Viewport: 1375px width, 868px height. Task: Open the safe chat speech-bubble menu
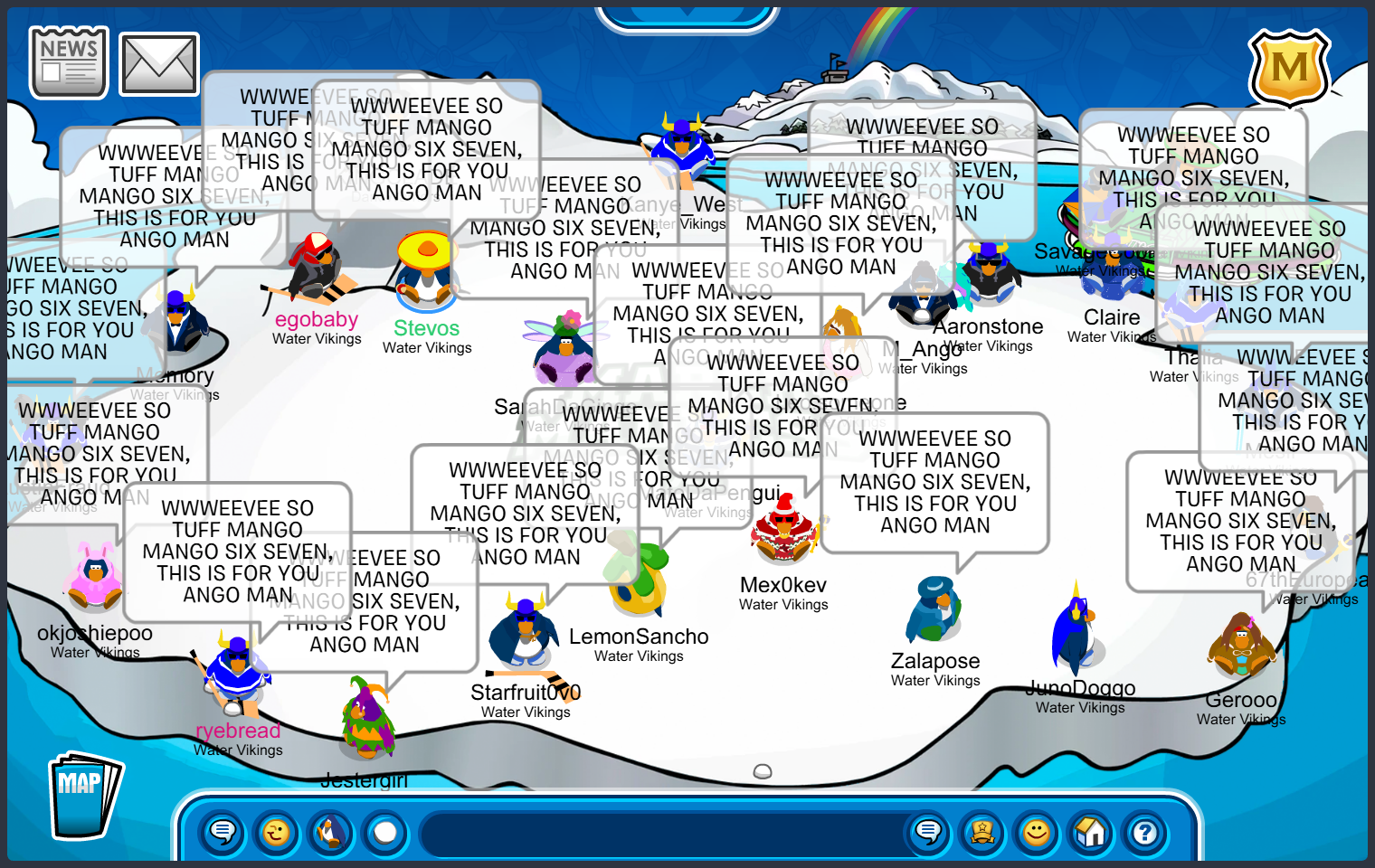coord(223,832)
